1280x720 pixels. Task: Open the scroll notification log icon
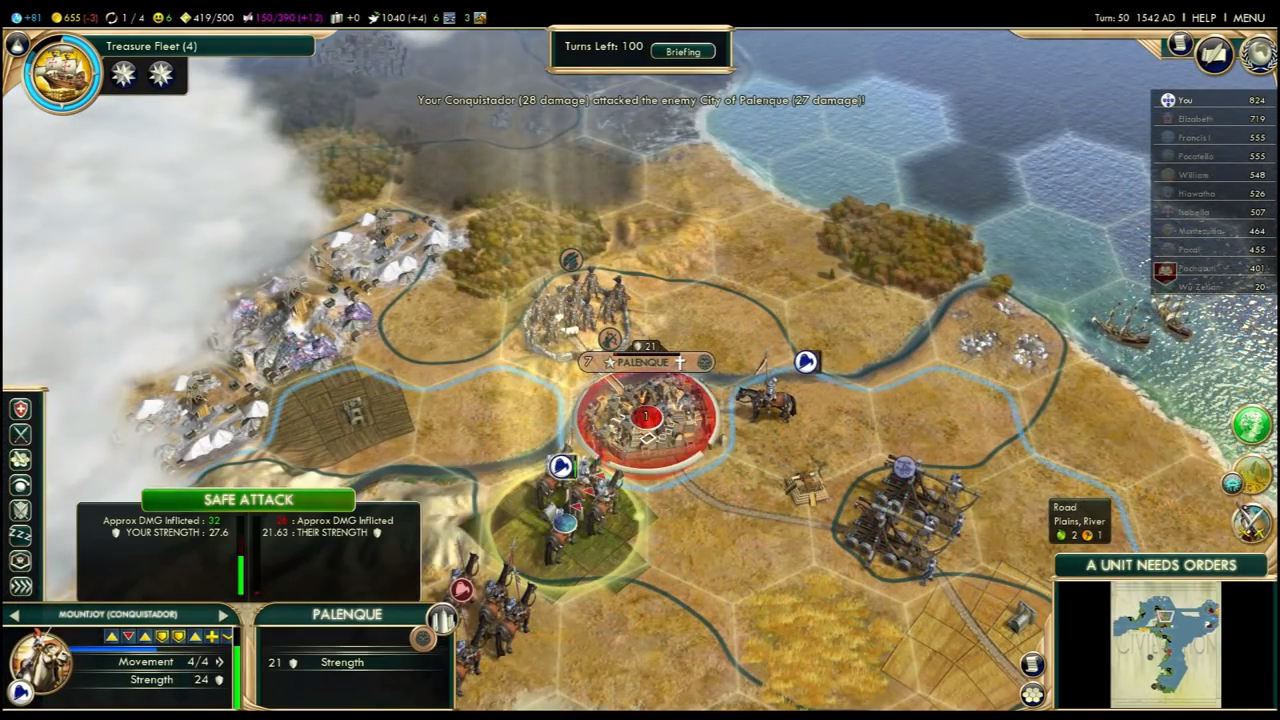1180,43
